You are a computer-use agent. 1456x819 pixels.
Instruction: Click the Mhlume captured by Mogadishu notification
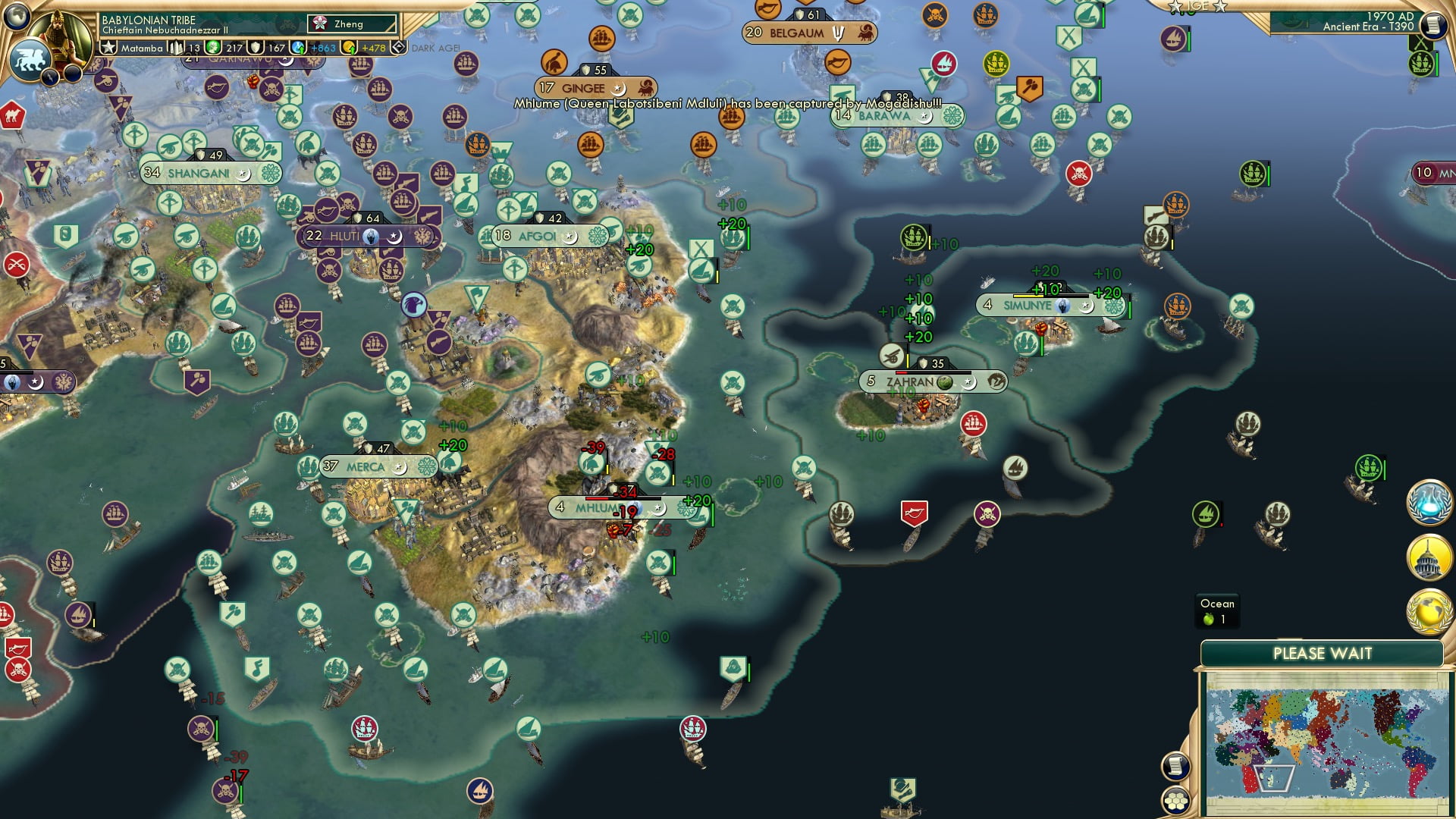(x=728, y=101)
